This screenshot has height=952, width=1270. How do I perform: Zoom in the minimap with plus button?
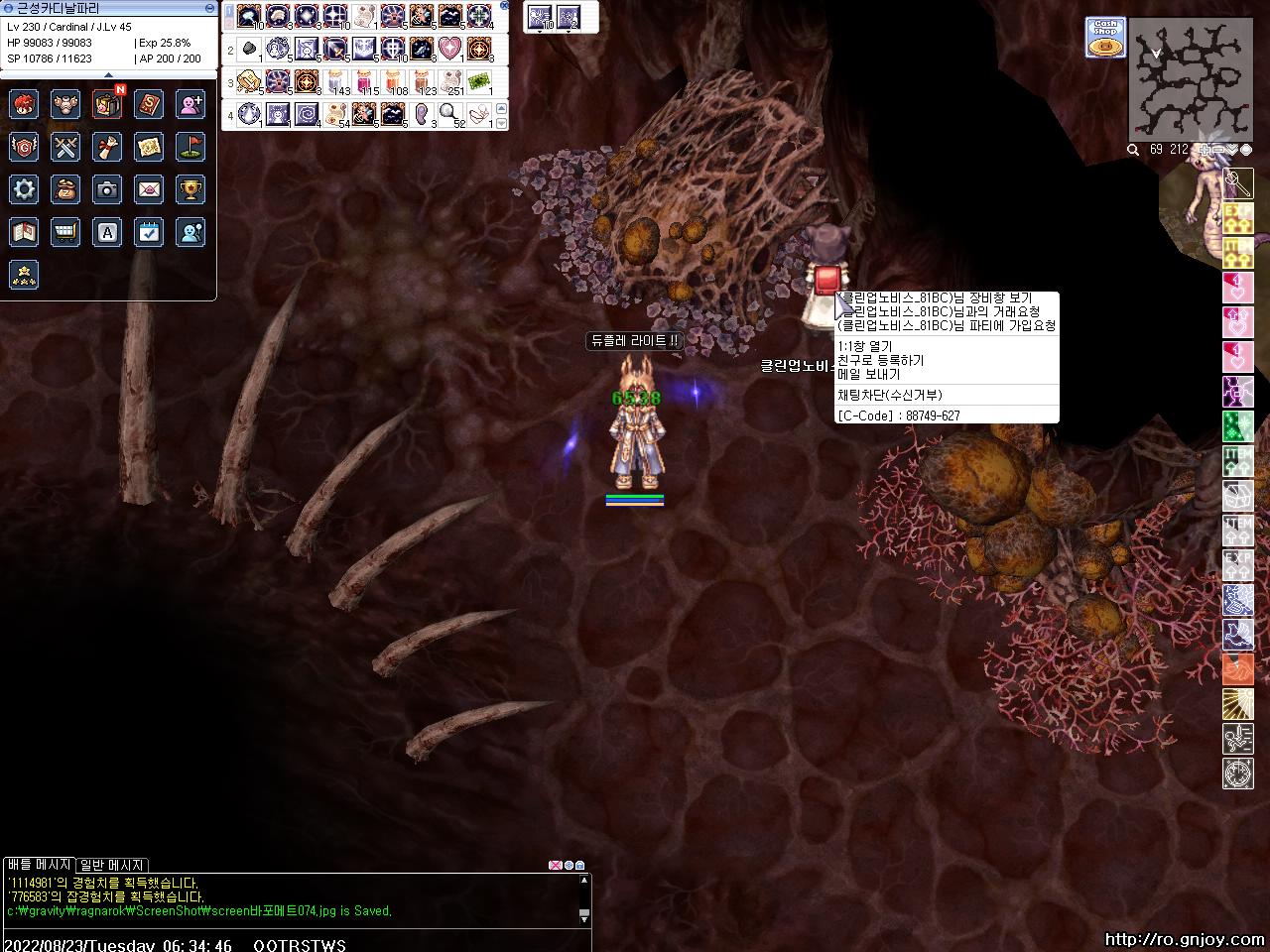(x=1205, y=150)
